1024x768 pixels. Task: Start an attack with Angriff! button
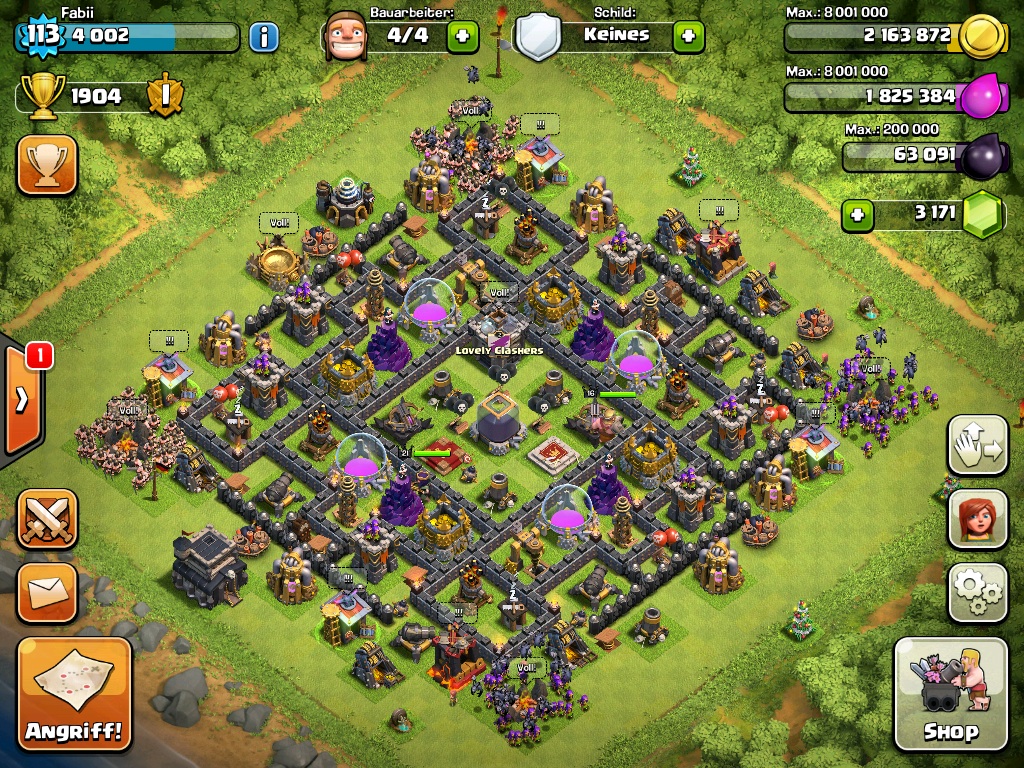[75, 694]
